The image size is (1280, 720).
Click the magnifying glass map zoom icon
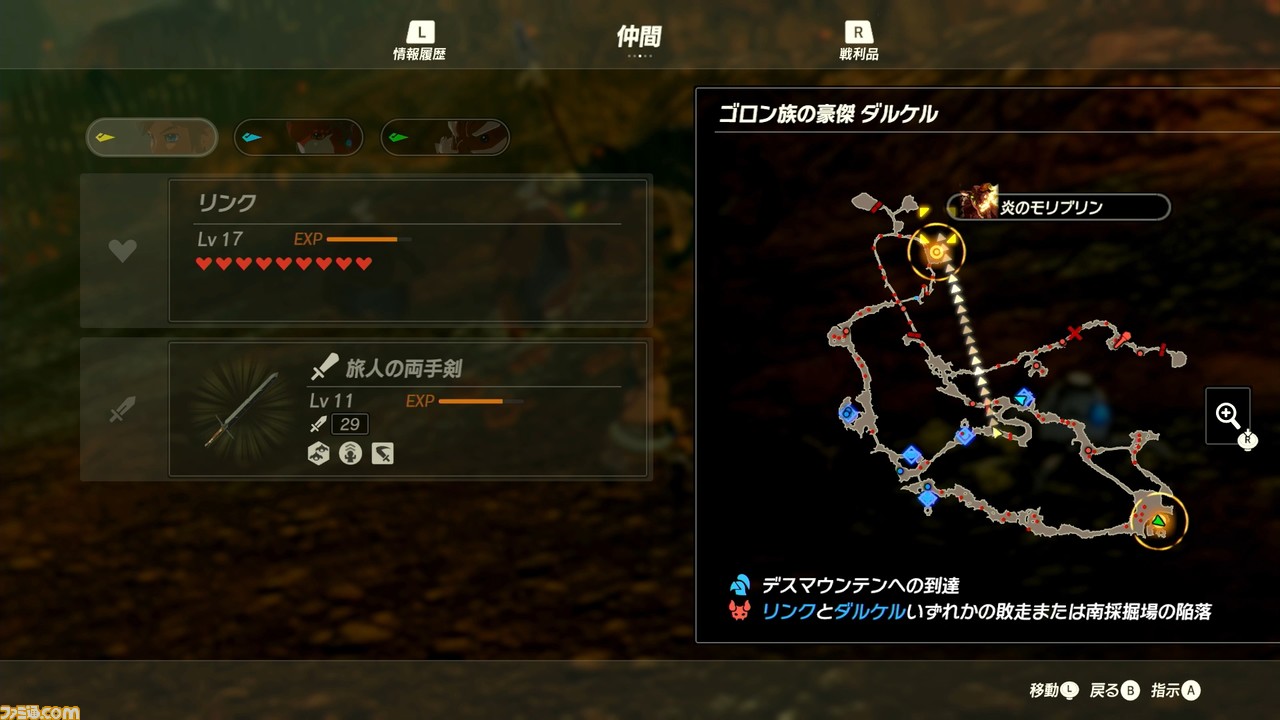pos(1229,415)
